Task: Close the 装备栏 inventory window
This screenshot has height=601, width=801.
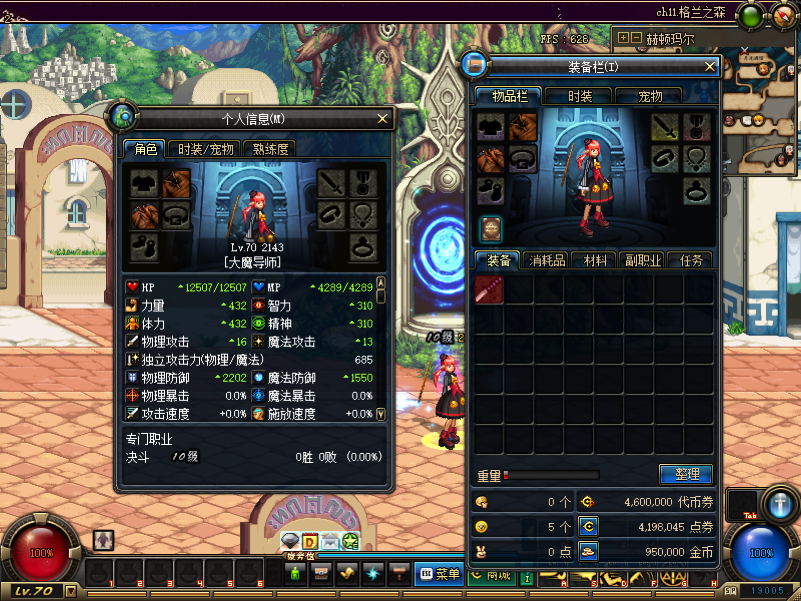Action: (x=710, y=66)
